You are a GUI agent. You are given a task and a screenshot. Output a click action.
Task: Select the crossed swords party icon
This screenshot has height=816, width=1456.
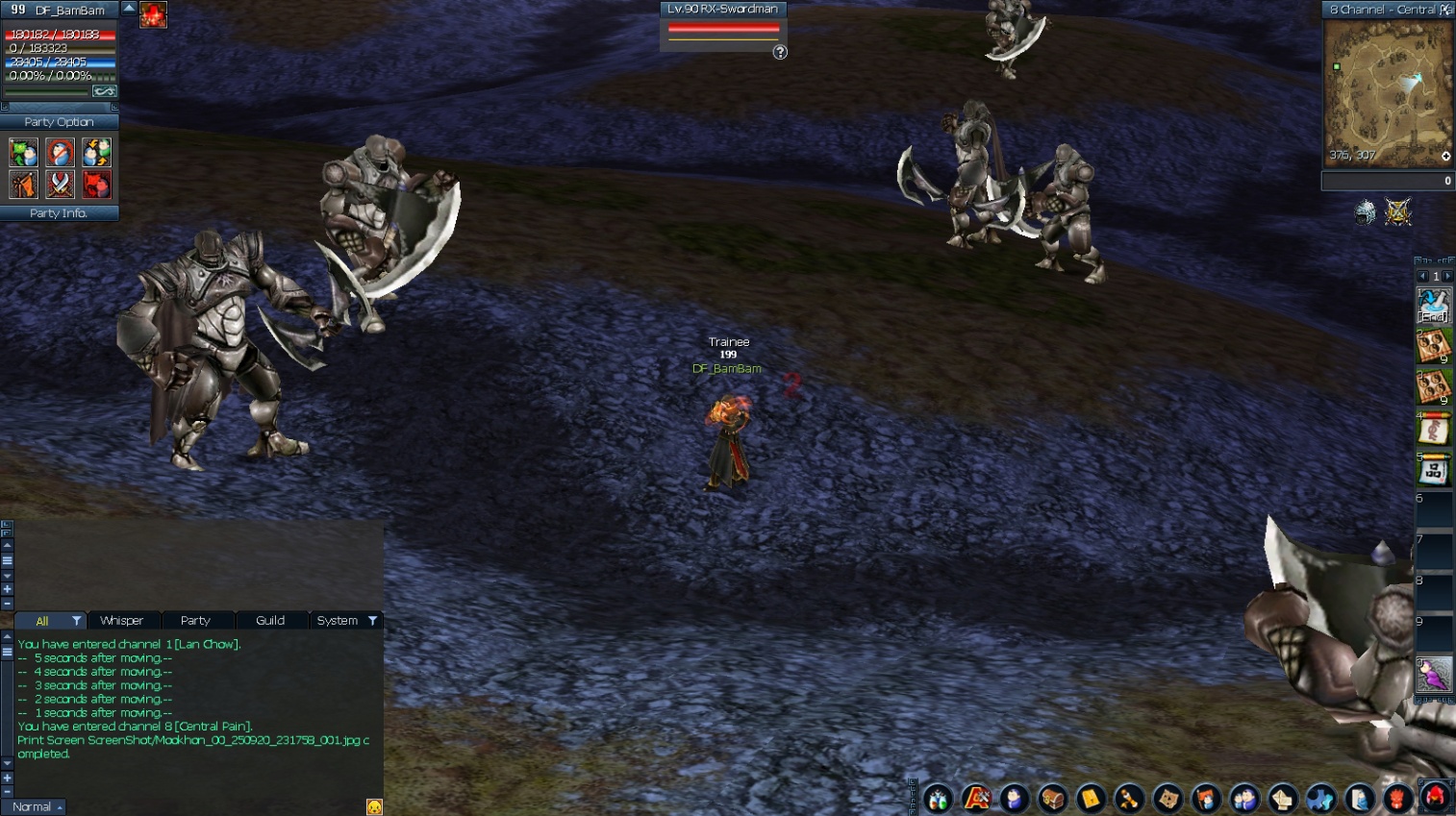(60, 184)
